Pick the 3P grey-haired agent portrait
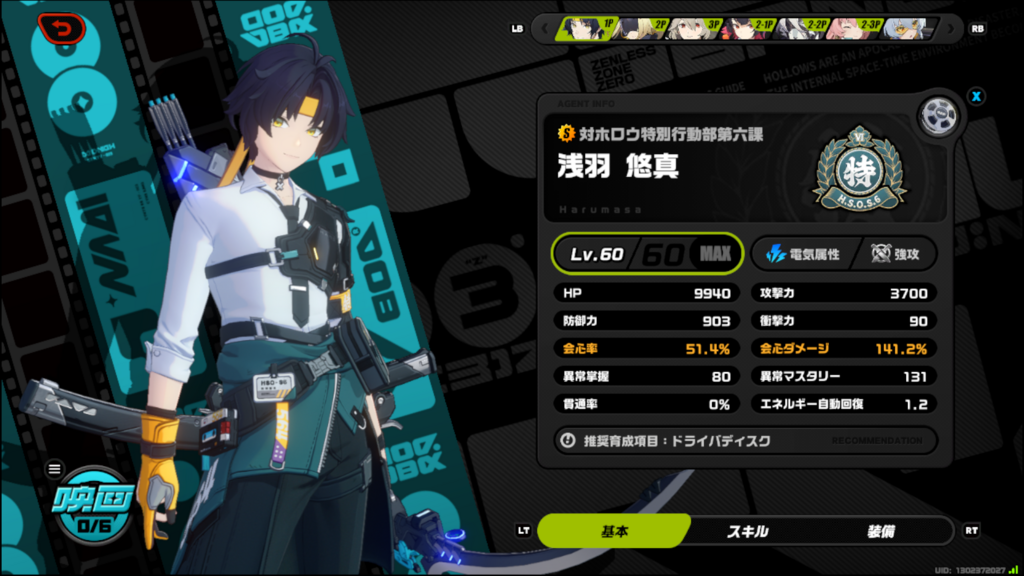1024x576 pixels. coord(697,28)
